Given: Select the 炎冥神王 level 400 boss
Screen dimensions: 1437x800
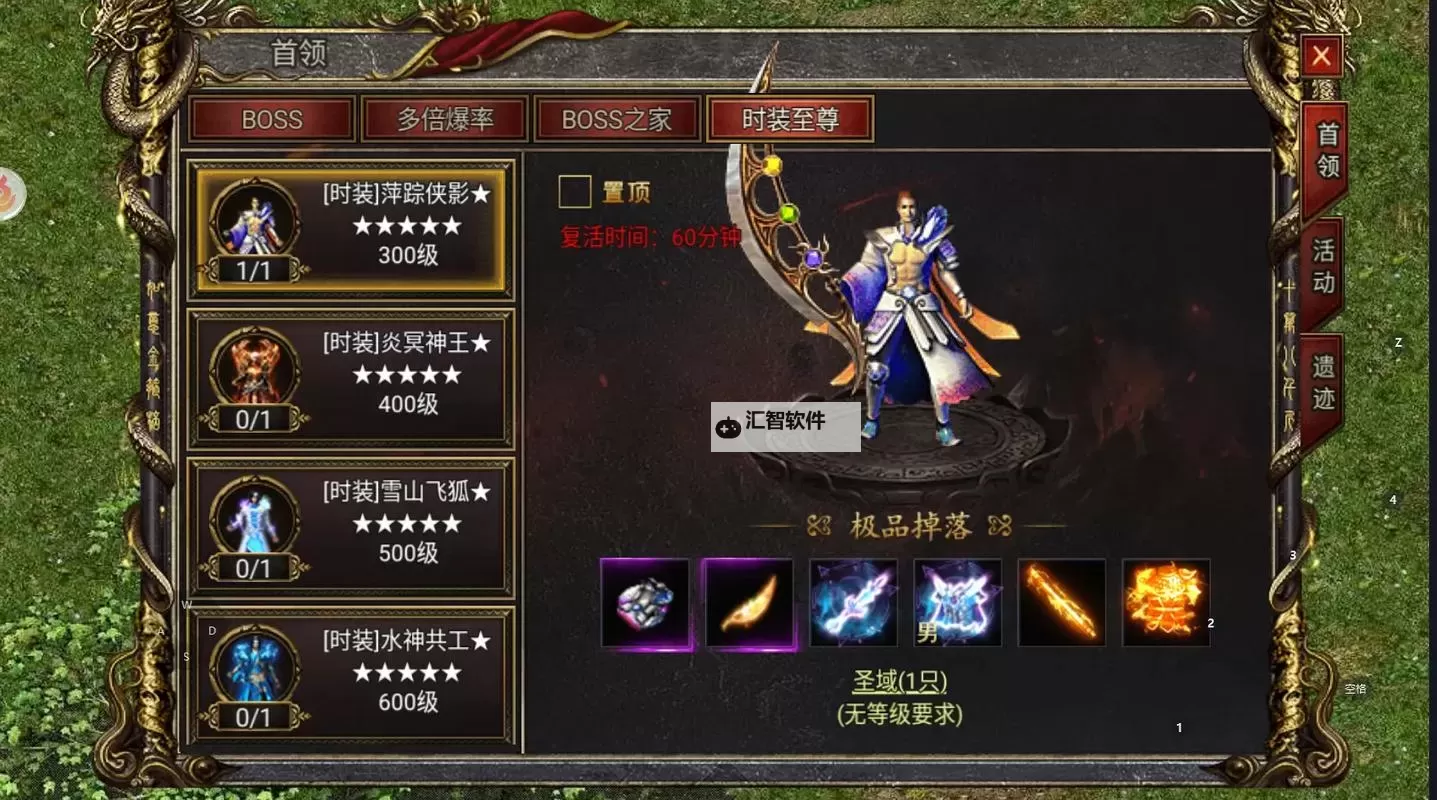Looking at the screenshot, I should (x=351, y=378).
